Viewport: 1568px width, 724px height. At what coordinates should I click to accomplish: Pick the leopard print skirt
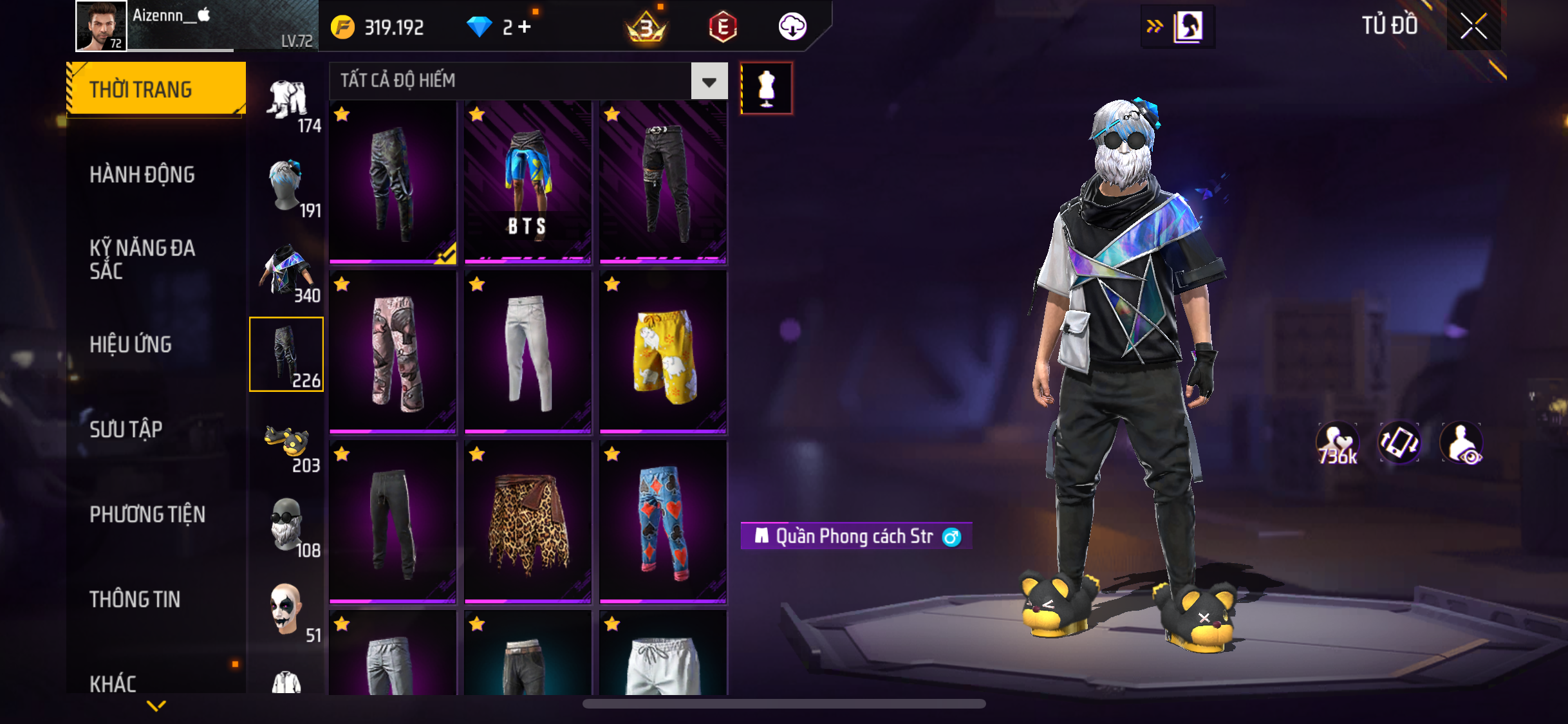point(527,522)
